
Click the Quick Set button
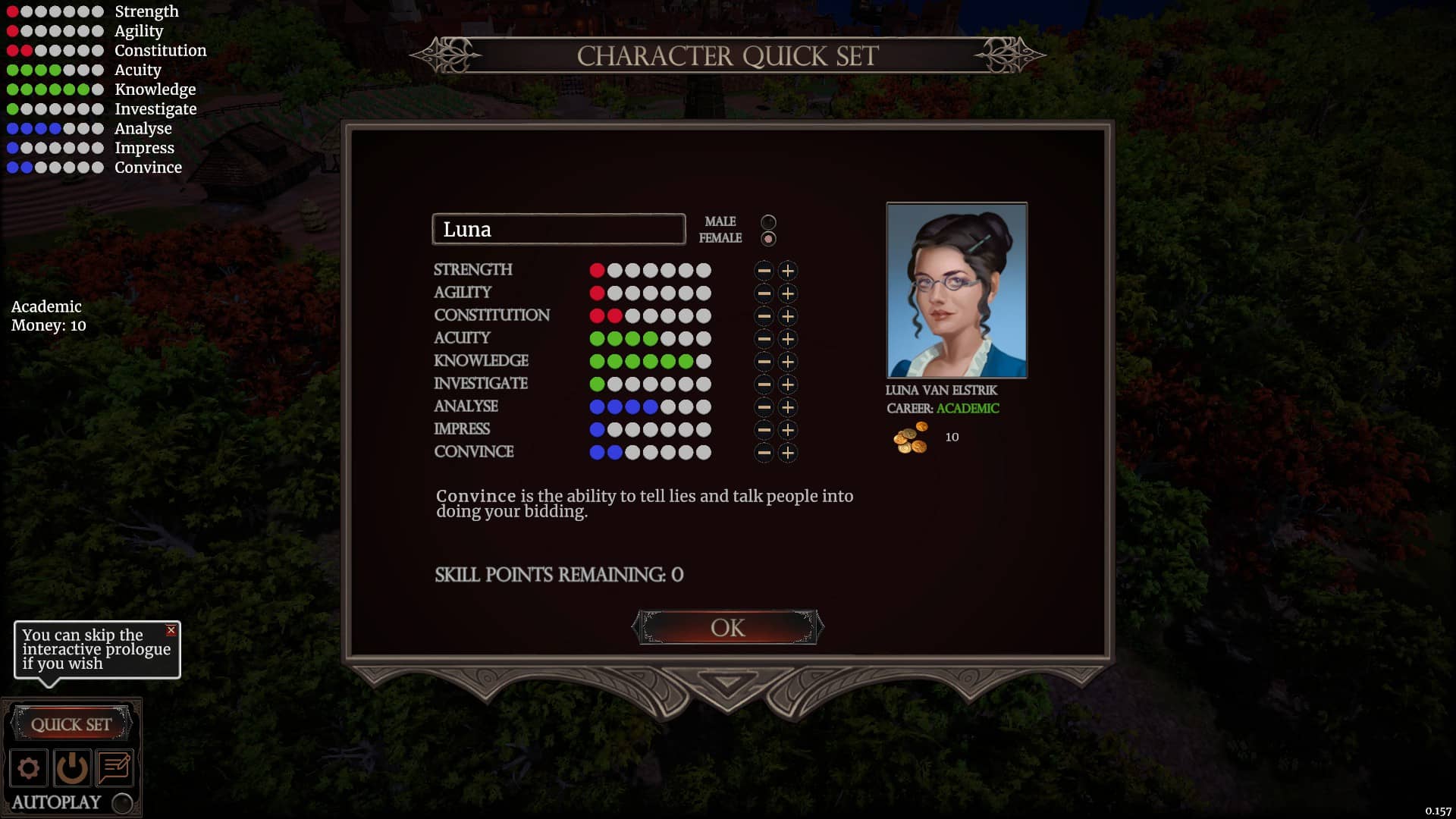pyautogui.click(x=71, y=724)
